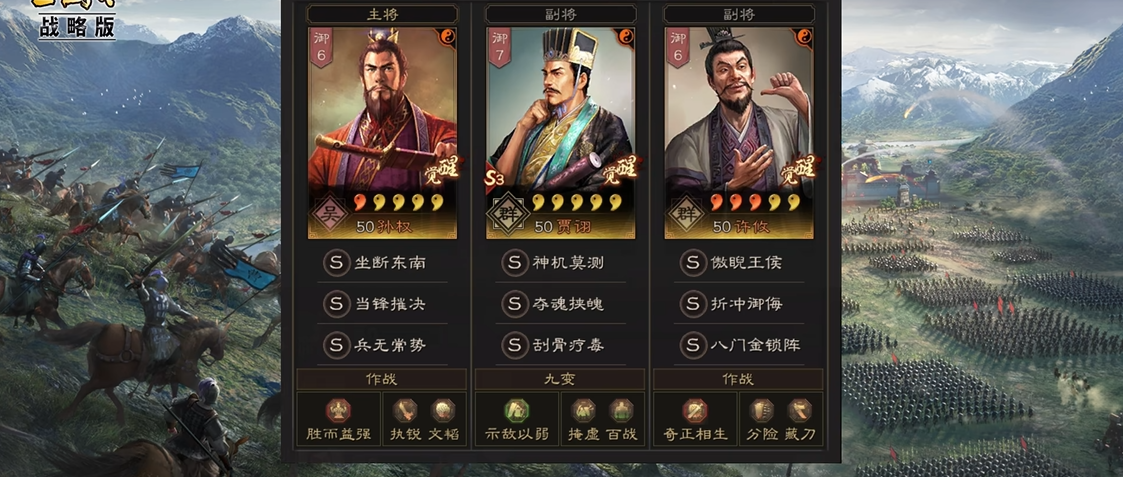Open the 当锋摧决 skill
Screen dimensions: 1123x477
click(x=380, y=304)
